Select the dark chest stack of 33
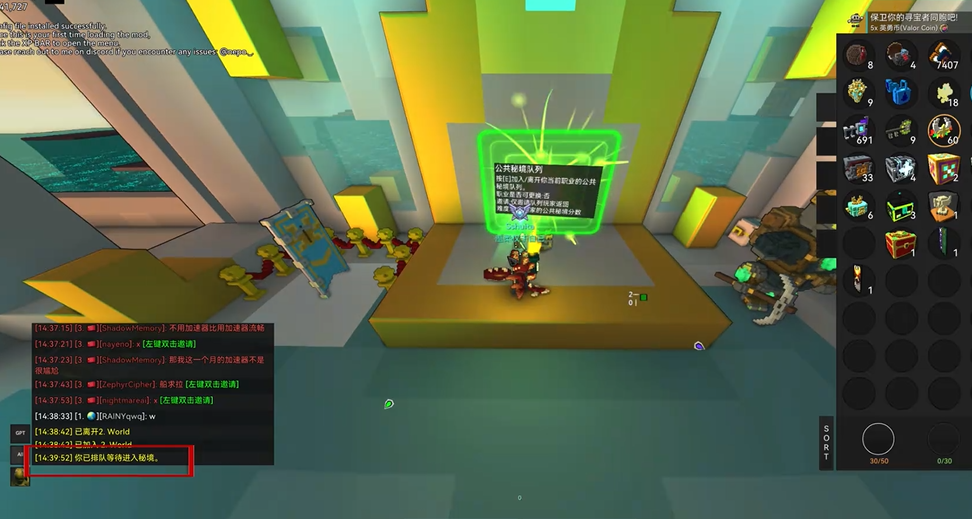 point(858,168)
